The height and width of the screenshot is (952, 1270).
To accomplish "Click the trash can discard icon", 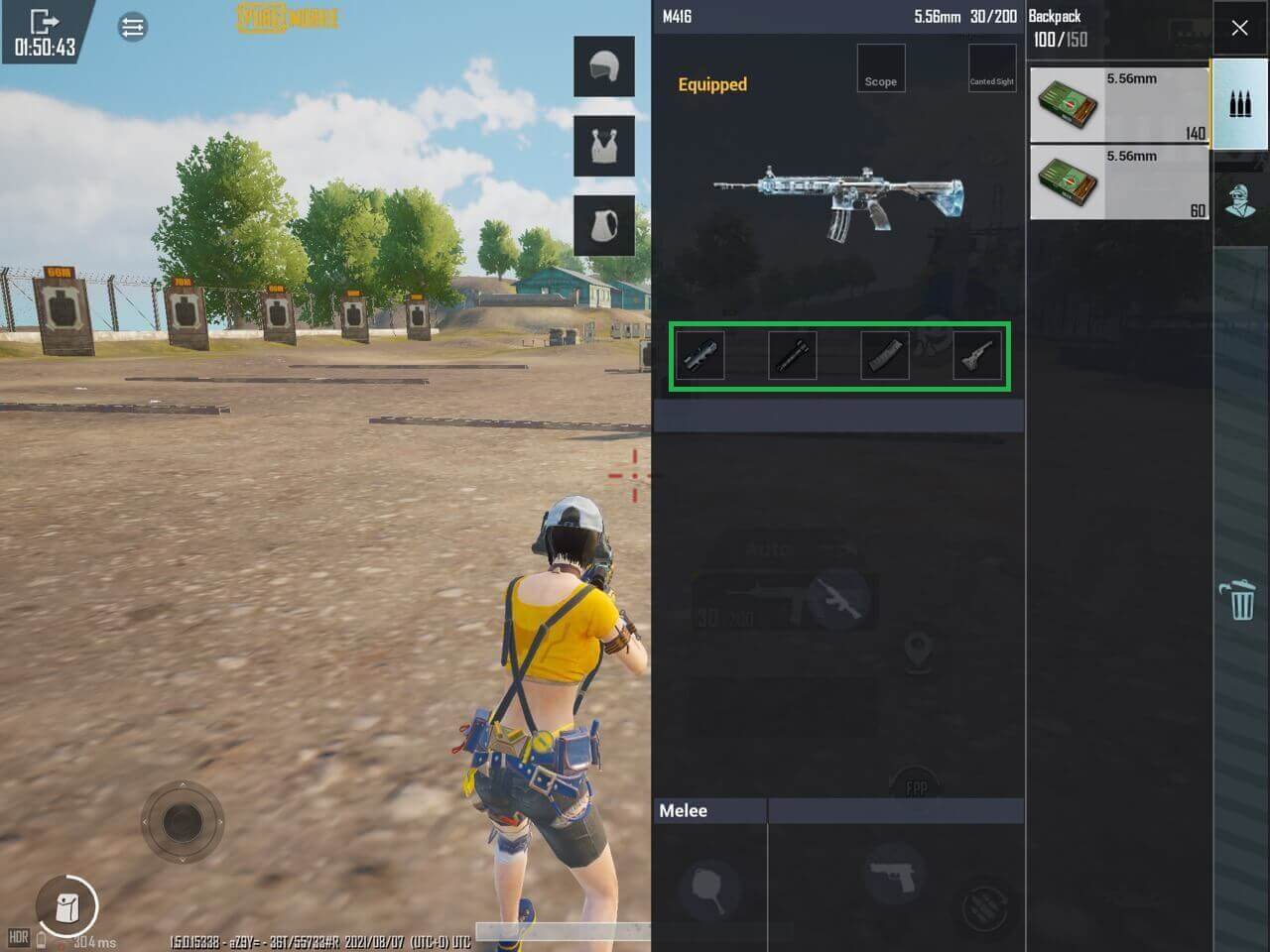I will pos(1240,600).
